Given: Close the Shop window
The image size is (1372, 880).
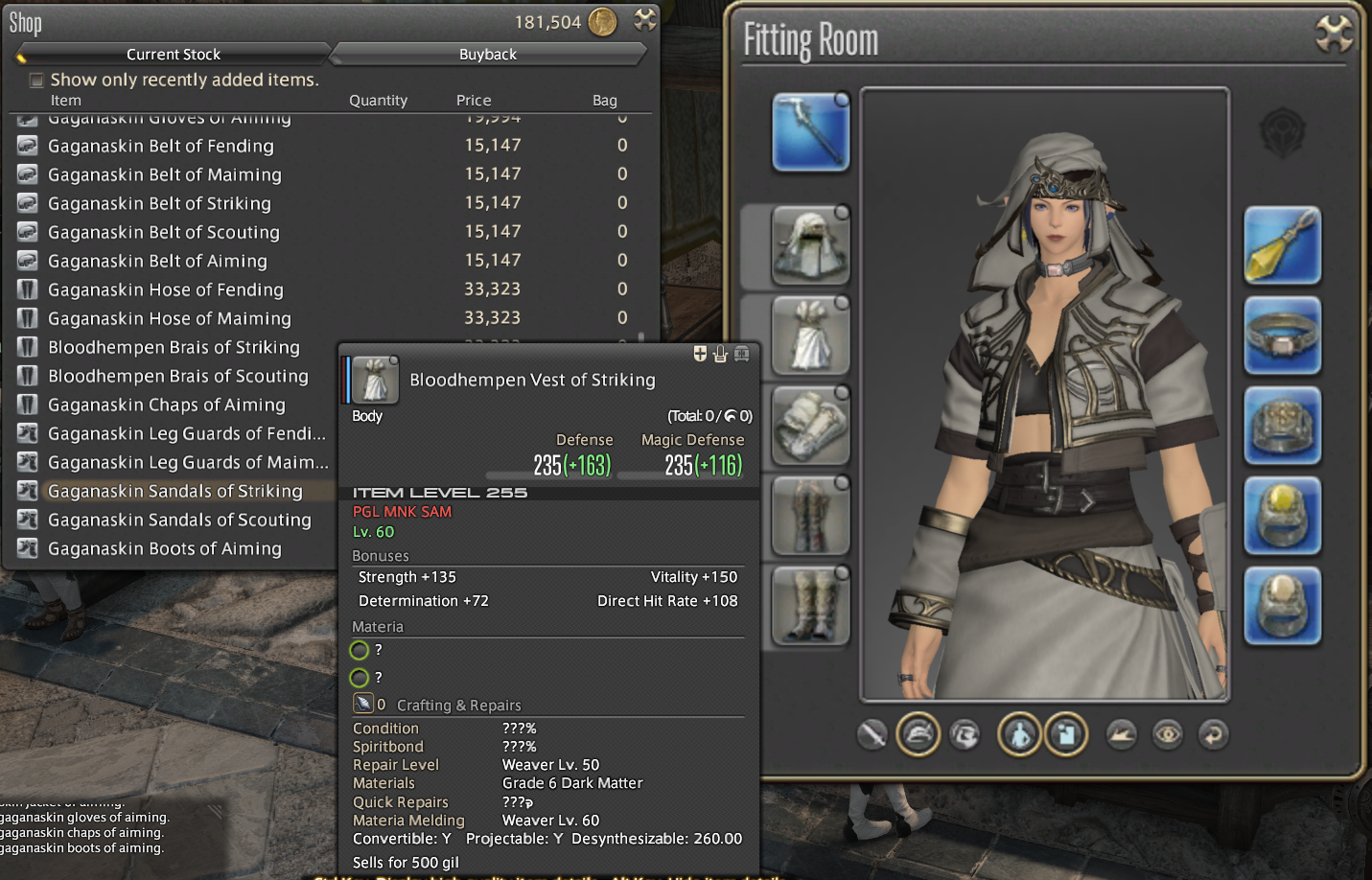Looking at the screenshot, I should (x=645, y=20).
